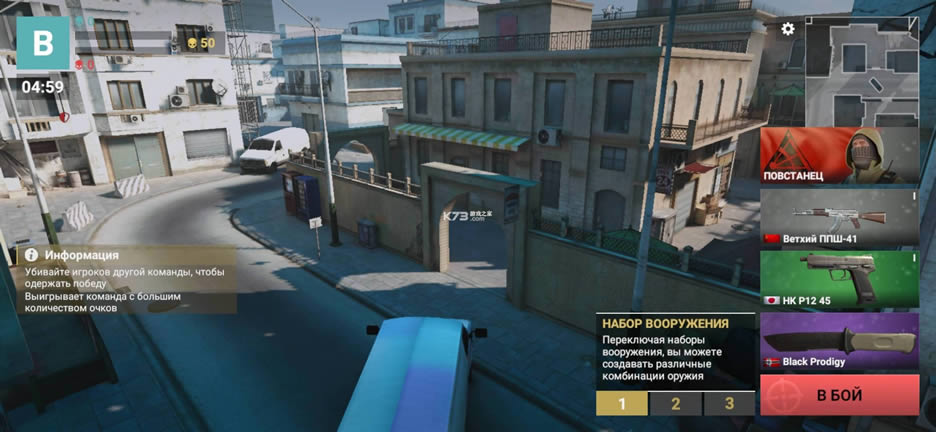Select the ПОВСТАНЕЦ character card
Image resolution: width=936 pixels, height=432 pixels.
(x=839, y=156)
